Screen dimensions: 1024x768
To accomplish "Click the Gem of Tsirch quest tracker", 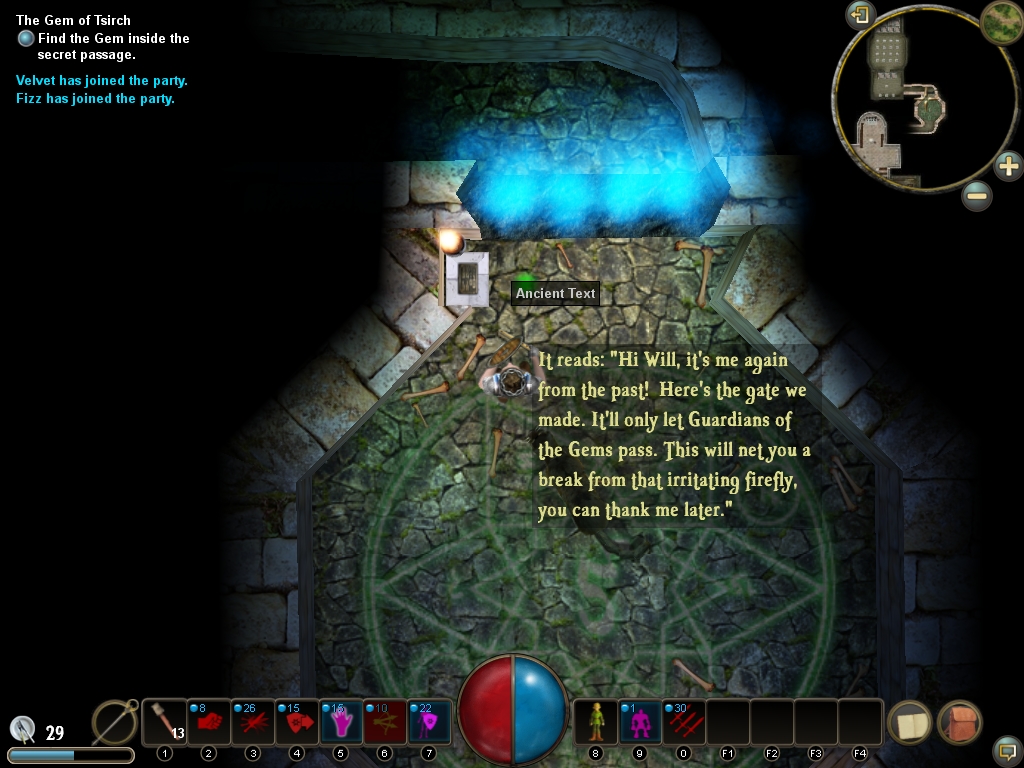I will click(x=73, y=20).
